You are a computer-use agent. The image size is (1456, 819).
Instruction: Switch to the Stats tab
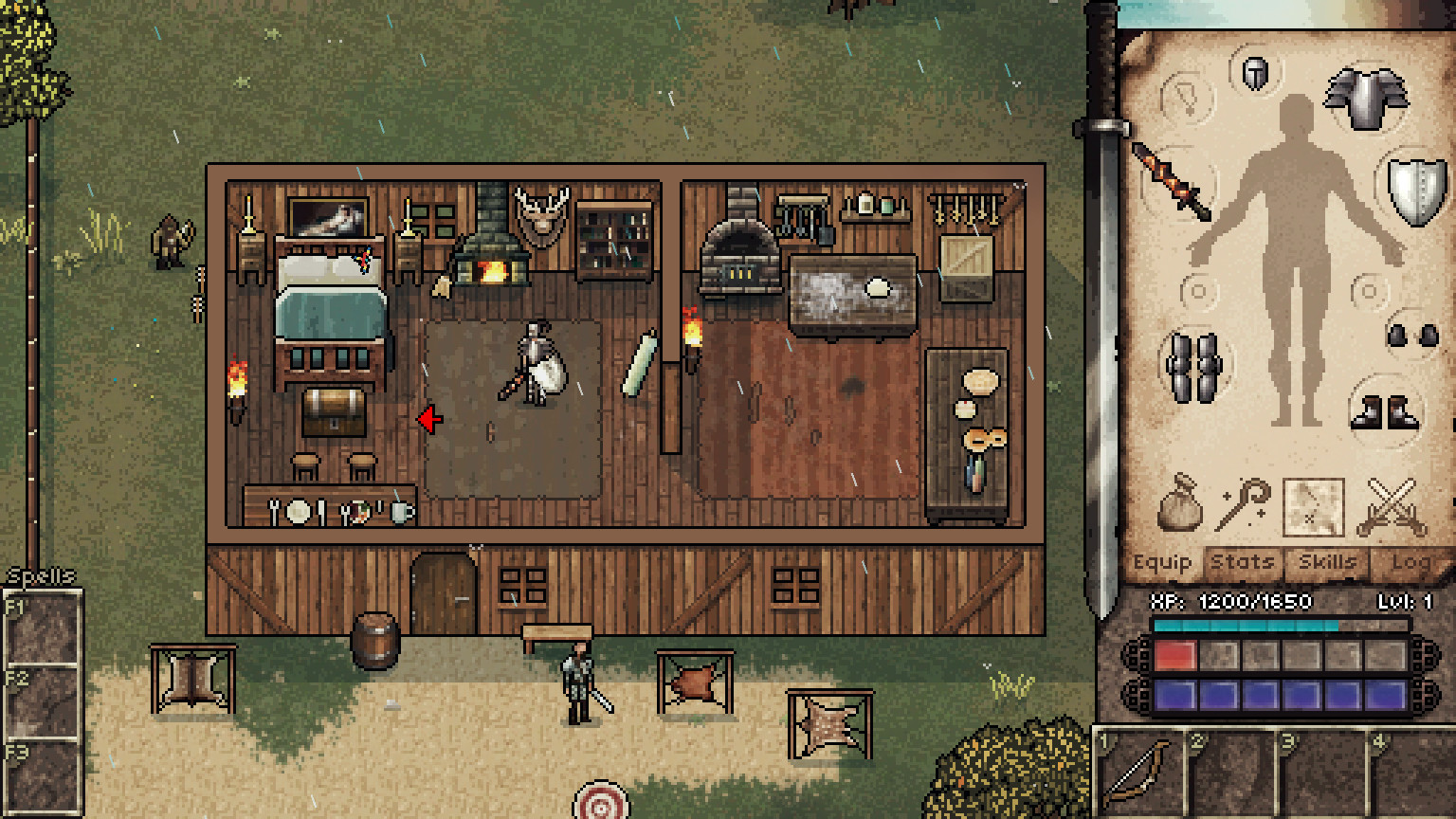[x=1242, y=561]
